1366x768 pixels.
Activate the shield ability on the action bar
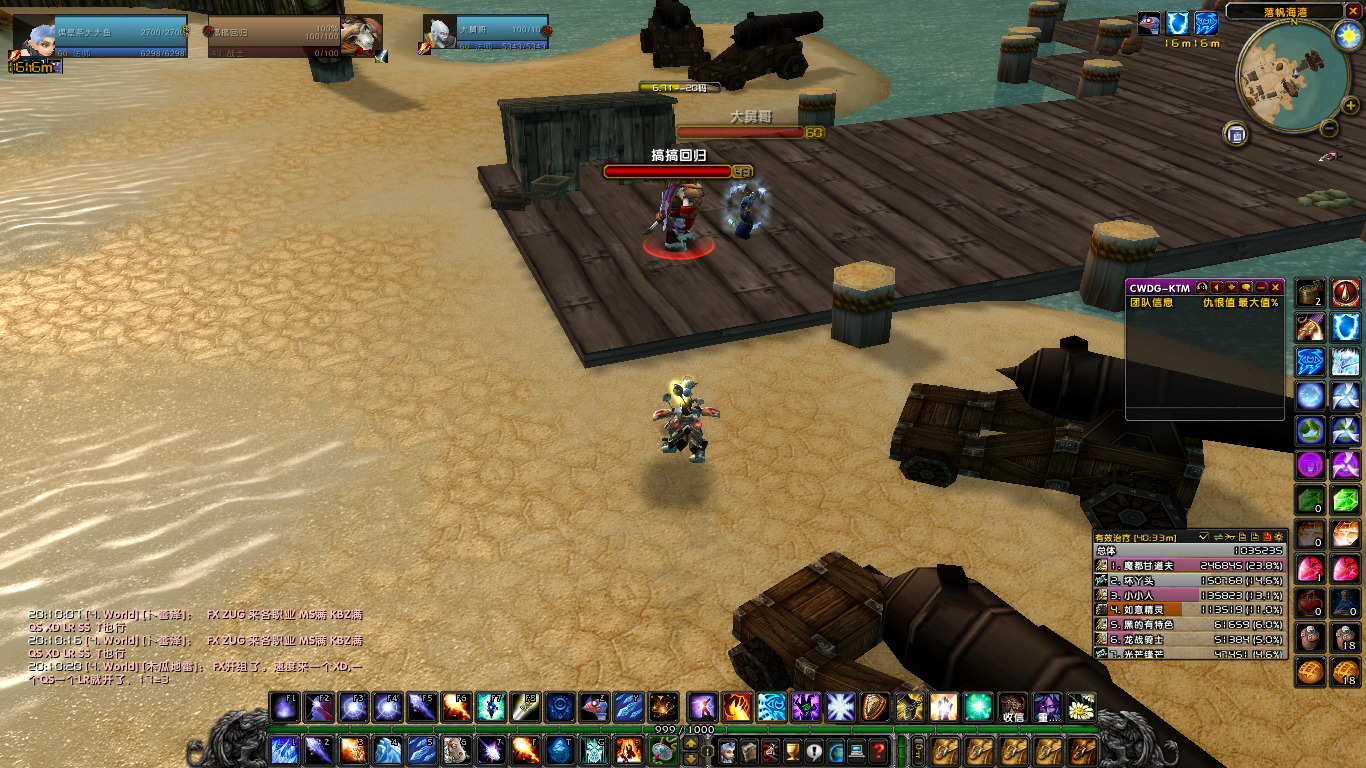click(875, 707)
